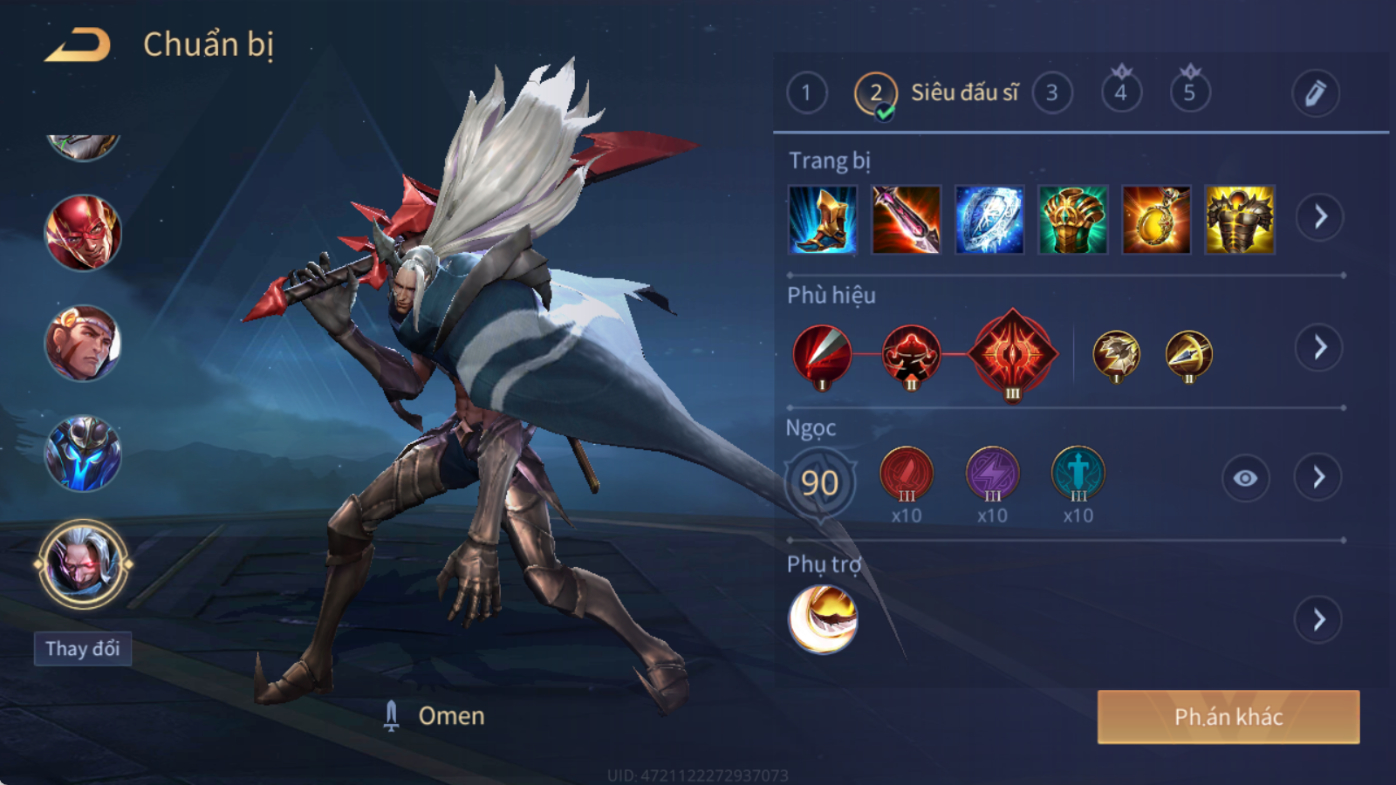Select the green gauntlet equipment item
This screenshot has width=1396, height=785.
pyautogui.click(x=1073, y=219)
